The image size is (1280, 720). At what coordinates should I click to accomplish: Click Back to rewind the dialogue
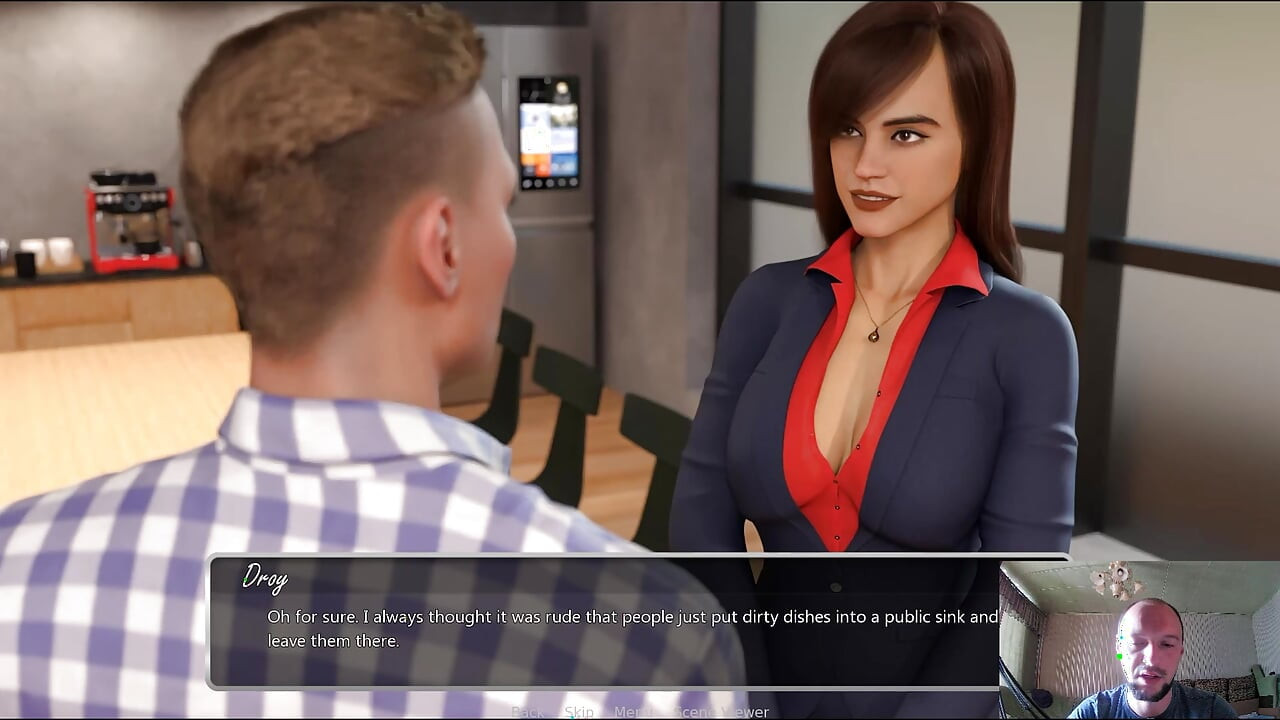point(528,712)
